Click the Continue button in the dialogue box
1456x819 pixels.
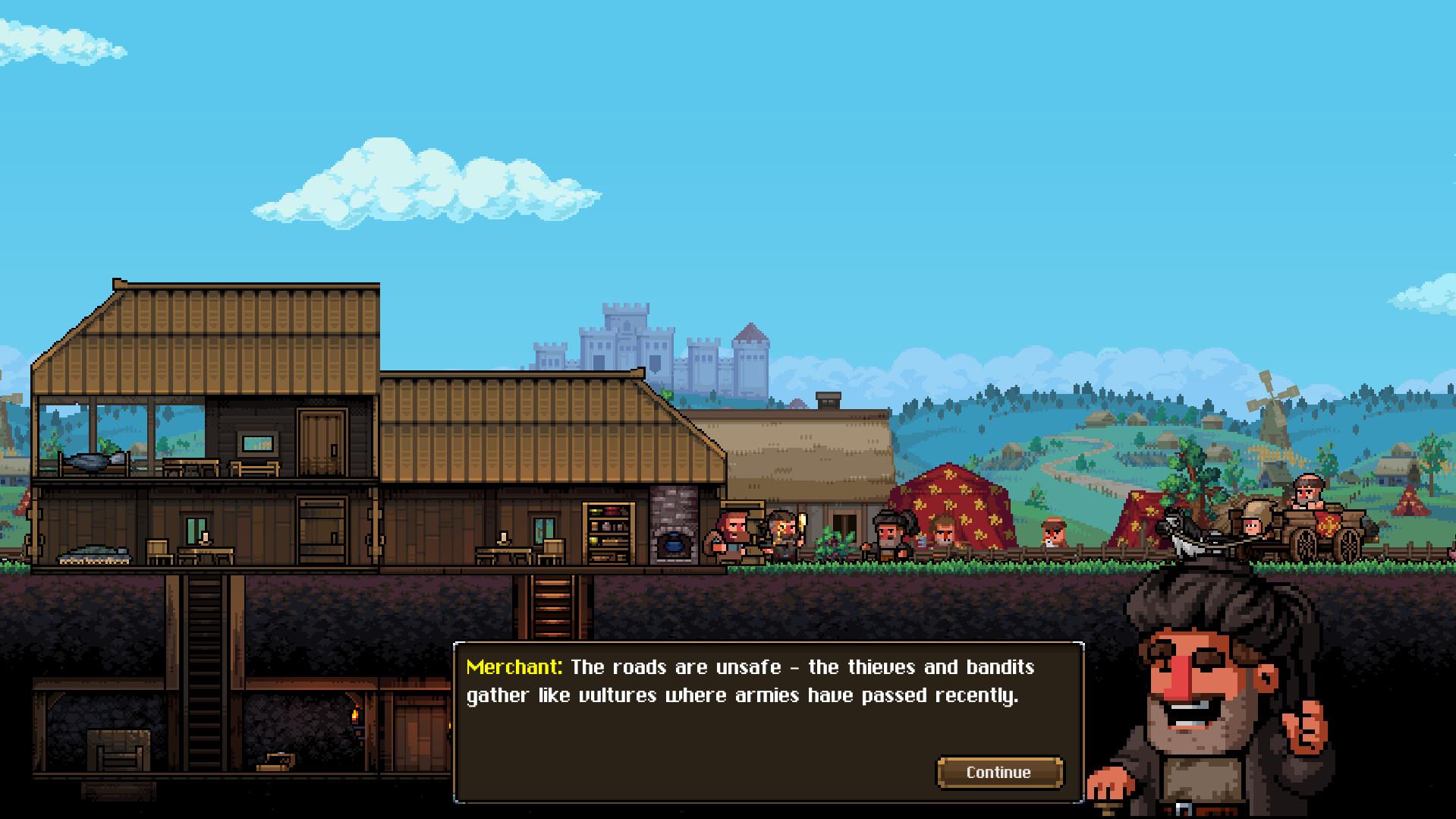[x=998, y=772]
